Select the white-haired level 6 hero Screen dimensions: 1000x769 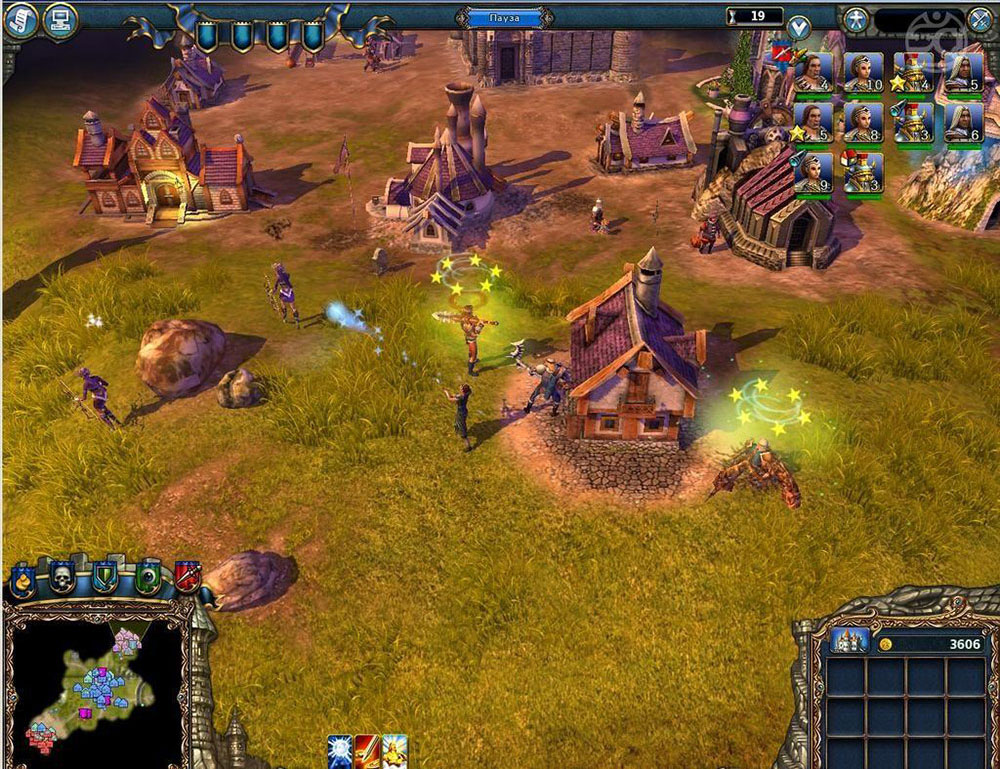tap(964, 122)
